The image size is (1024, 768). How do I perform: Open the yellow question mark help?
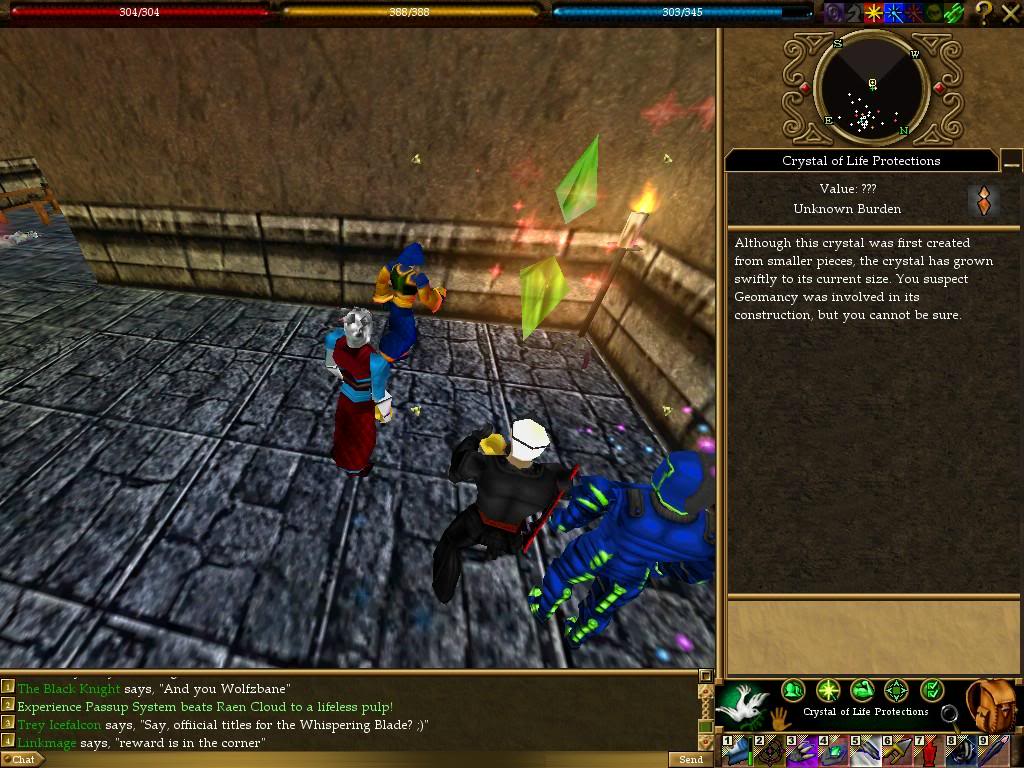tap(984, 12)
